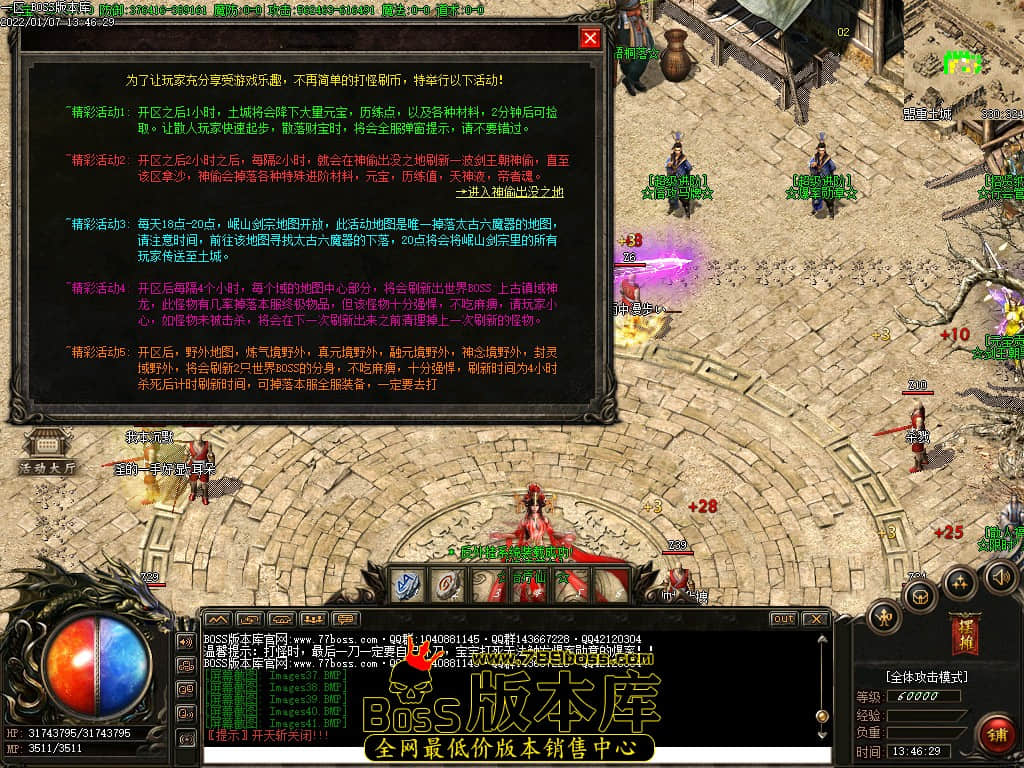
Task: Follow the 进入神偷出没之地 link
Action: [509, 192]
